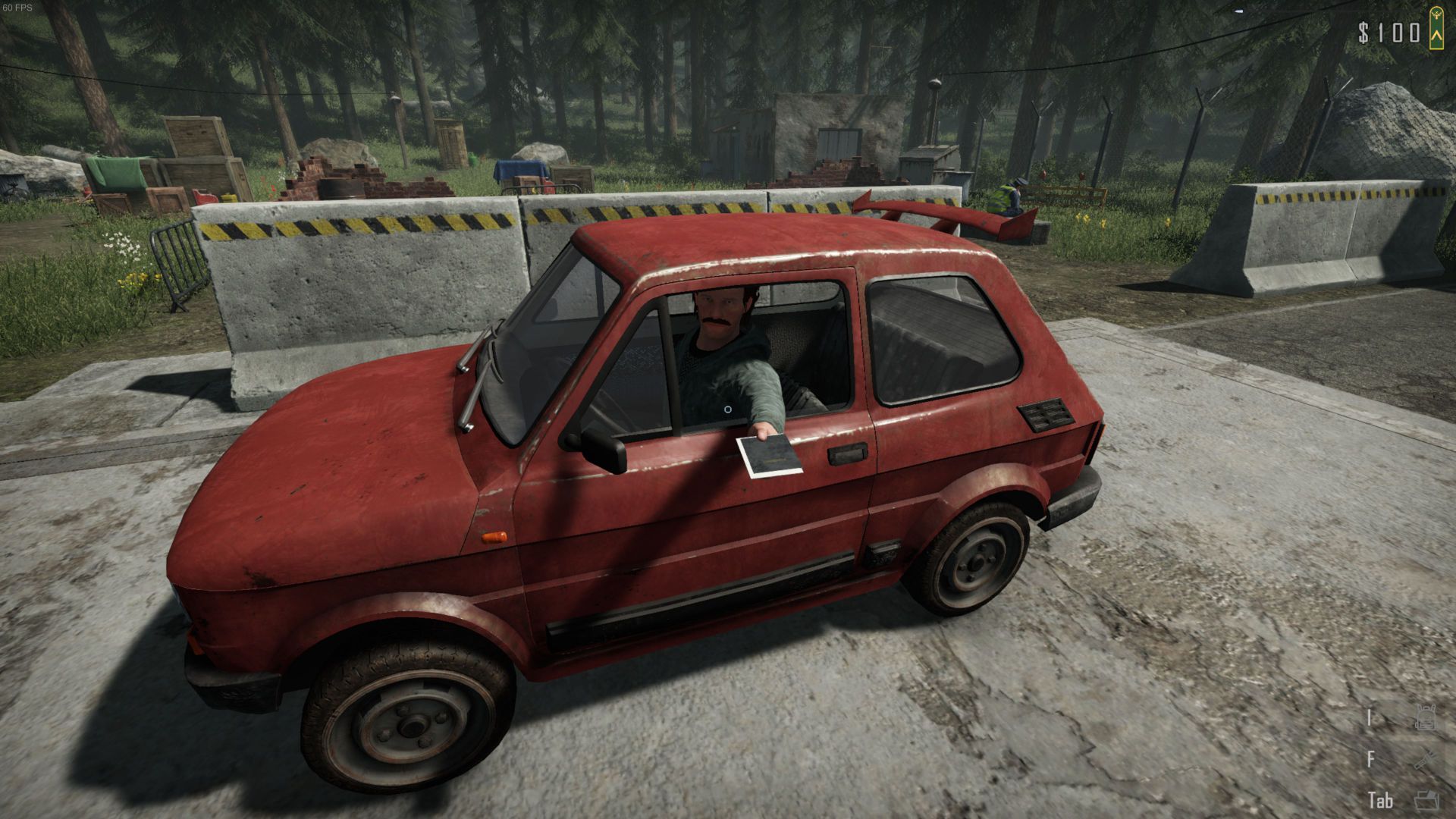Open the backpack inventory icon

(x=1425, y=717)
